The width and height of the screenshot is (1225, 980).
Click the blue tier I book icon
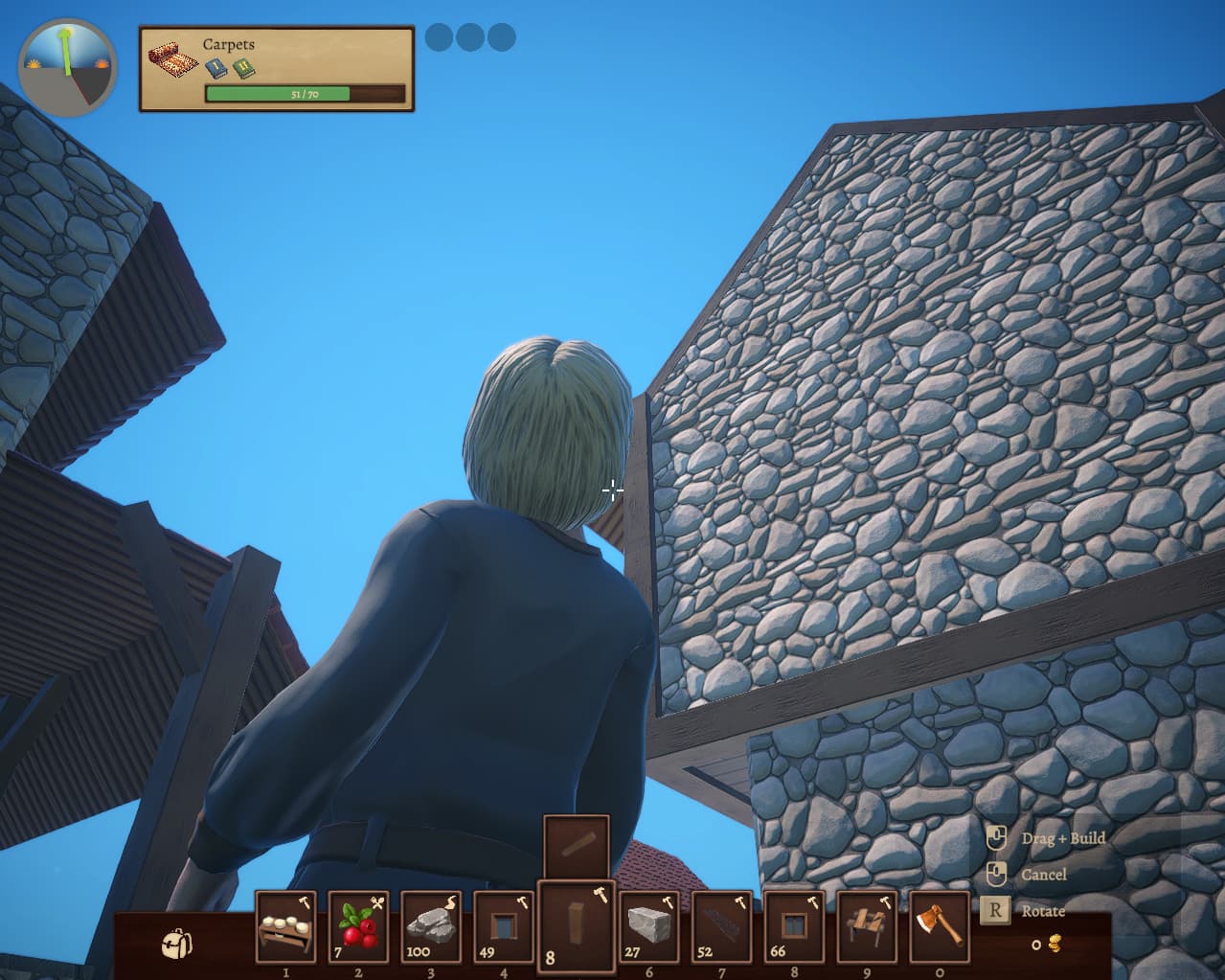click(x=216, y=68)
